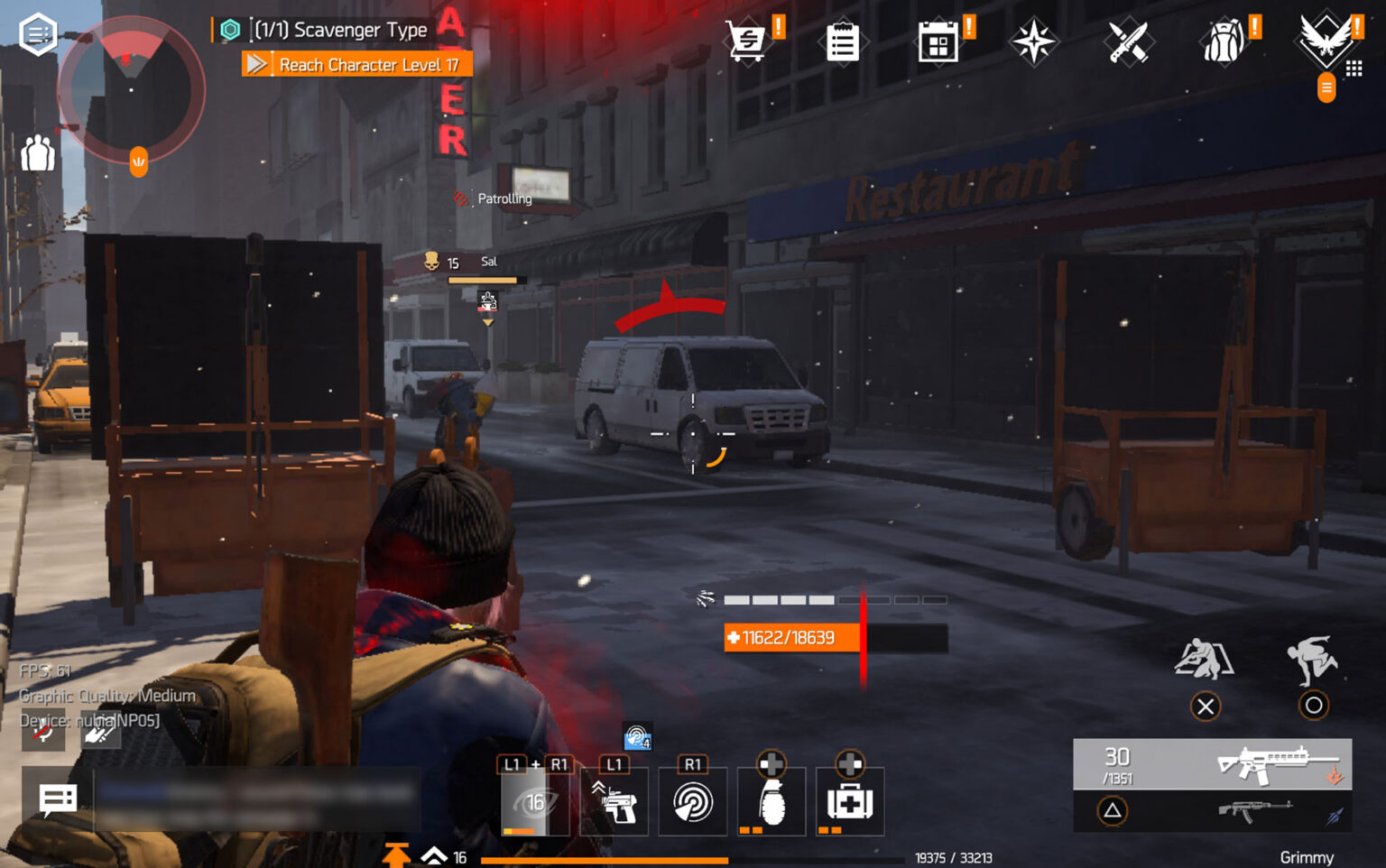This screenshot has width=1386, height=868.
Task: Open the Missions clipboard icon
Action: 842,42
